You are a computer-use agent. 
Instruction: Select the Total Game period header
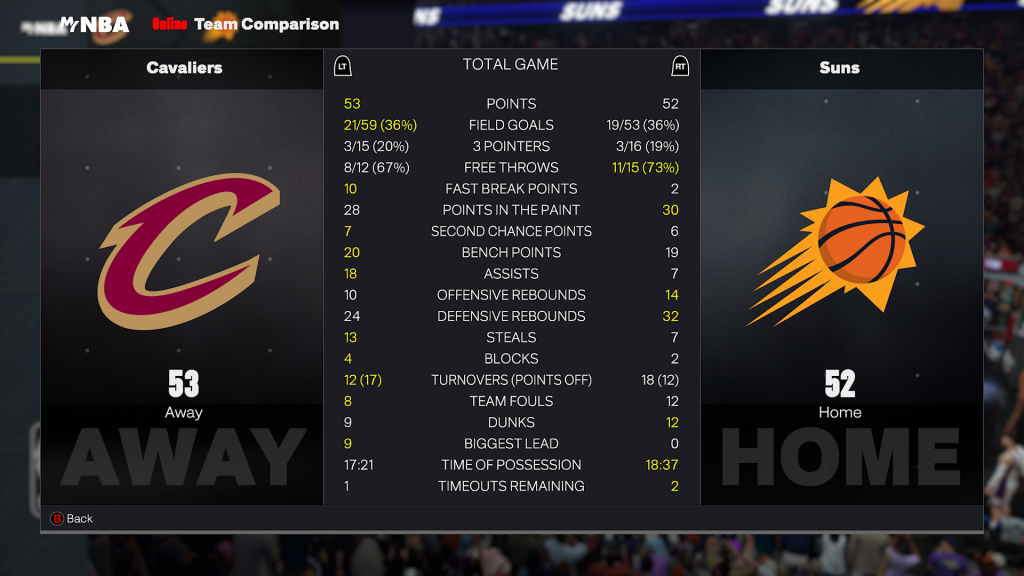coord(510,65)
